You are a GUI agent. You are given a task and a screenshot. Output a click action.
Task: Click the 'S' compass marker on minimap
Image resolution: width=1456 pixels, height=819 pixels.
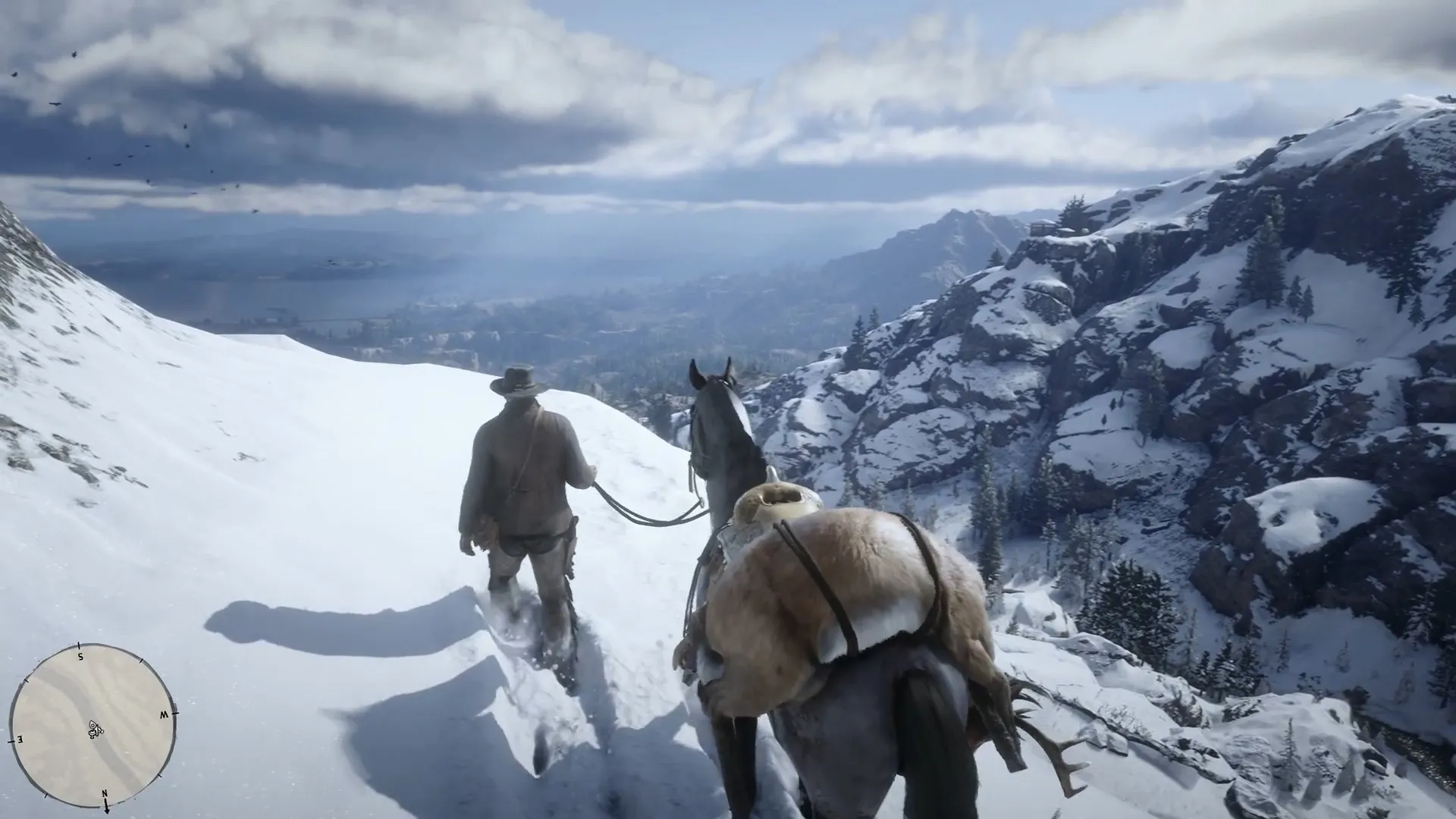click(81, 657)
